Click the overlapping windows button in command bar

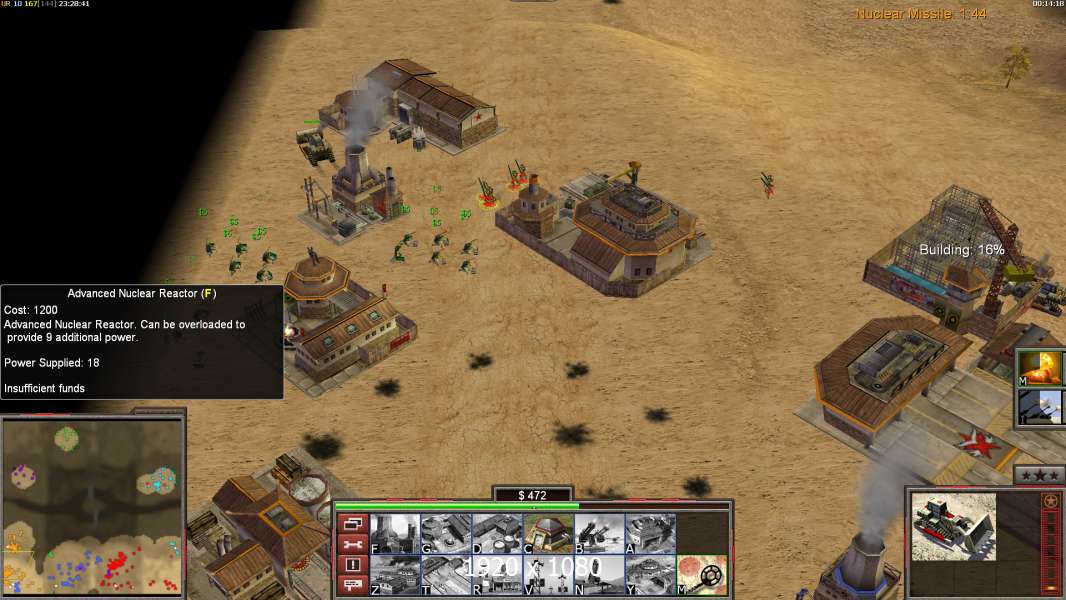tap(353, 523)
